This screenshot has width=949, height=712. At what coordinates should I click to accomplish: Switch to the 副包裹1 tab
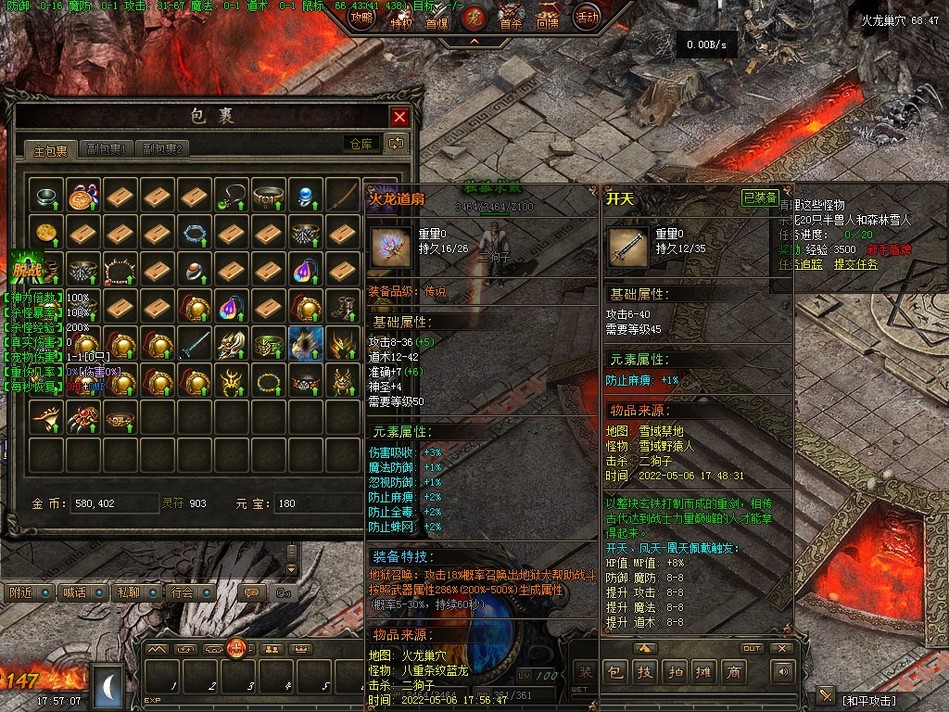coord(106,149)
